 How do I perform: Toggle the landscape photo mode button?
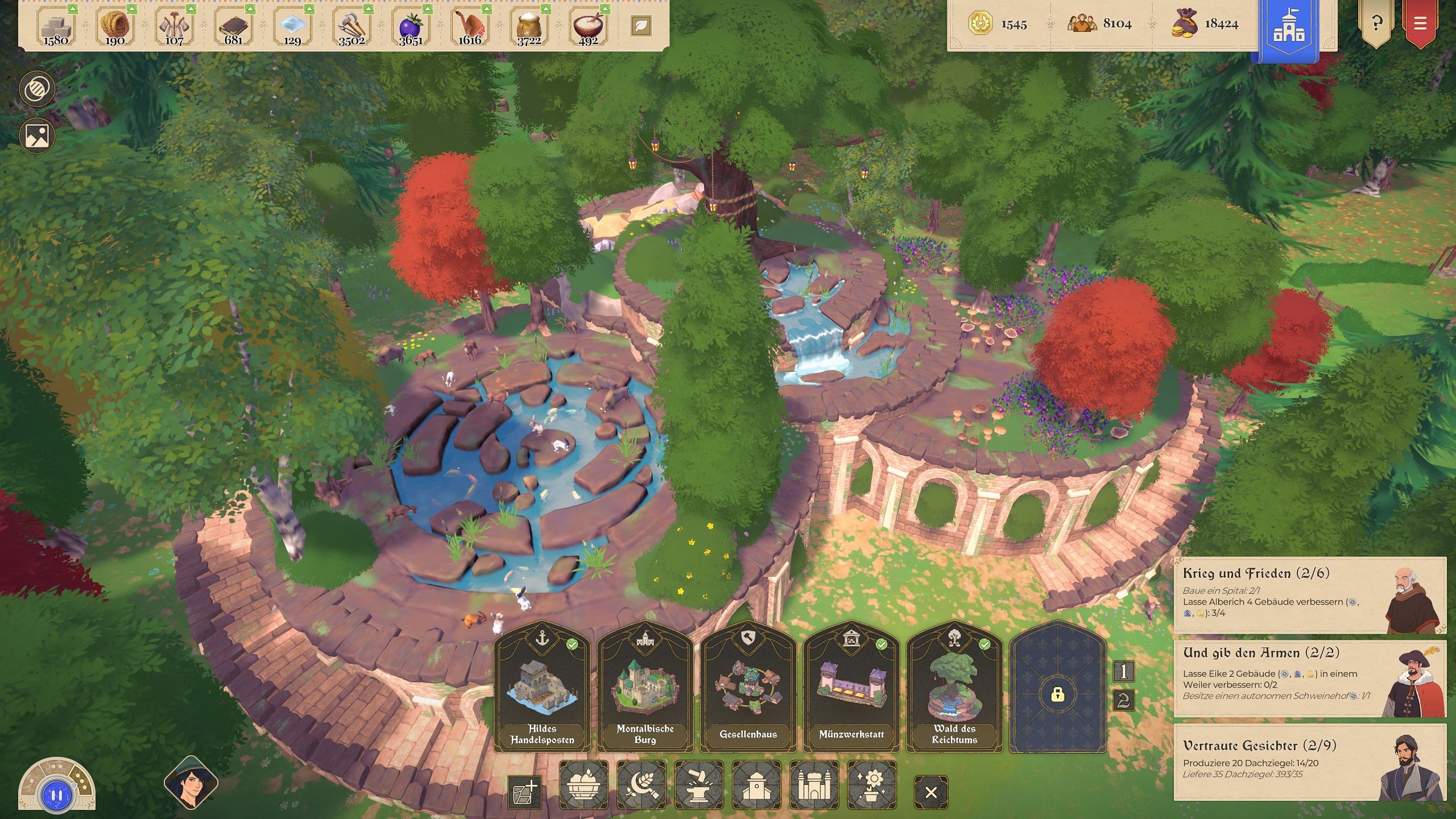[x=38, y=135]
